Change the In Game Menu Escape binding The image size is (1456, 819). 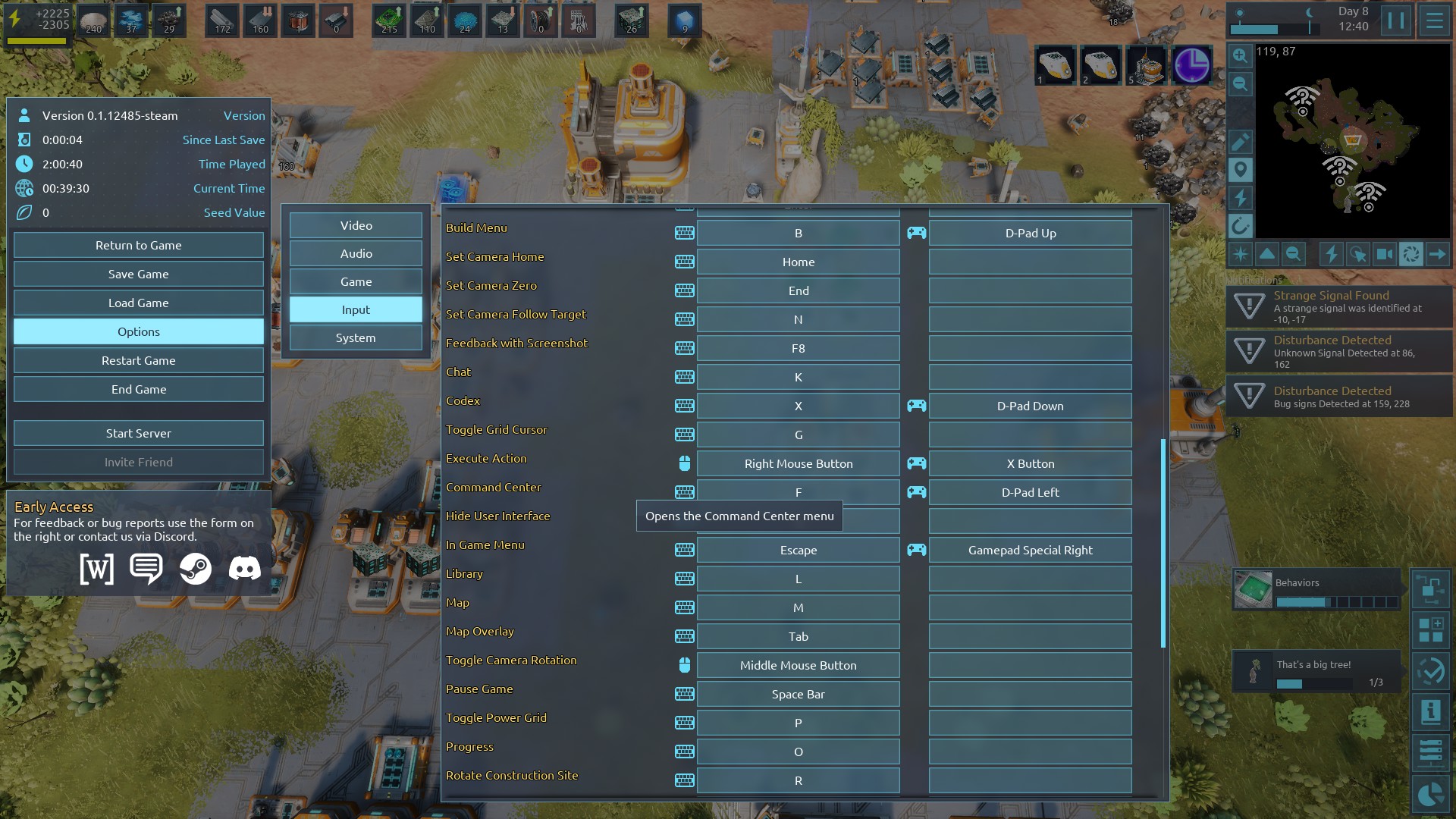(798, 551)
